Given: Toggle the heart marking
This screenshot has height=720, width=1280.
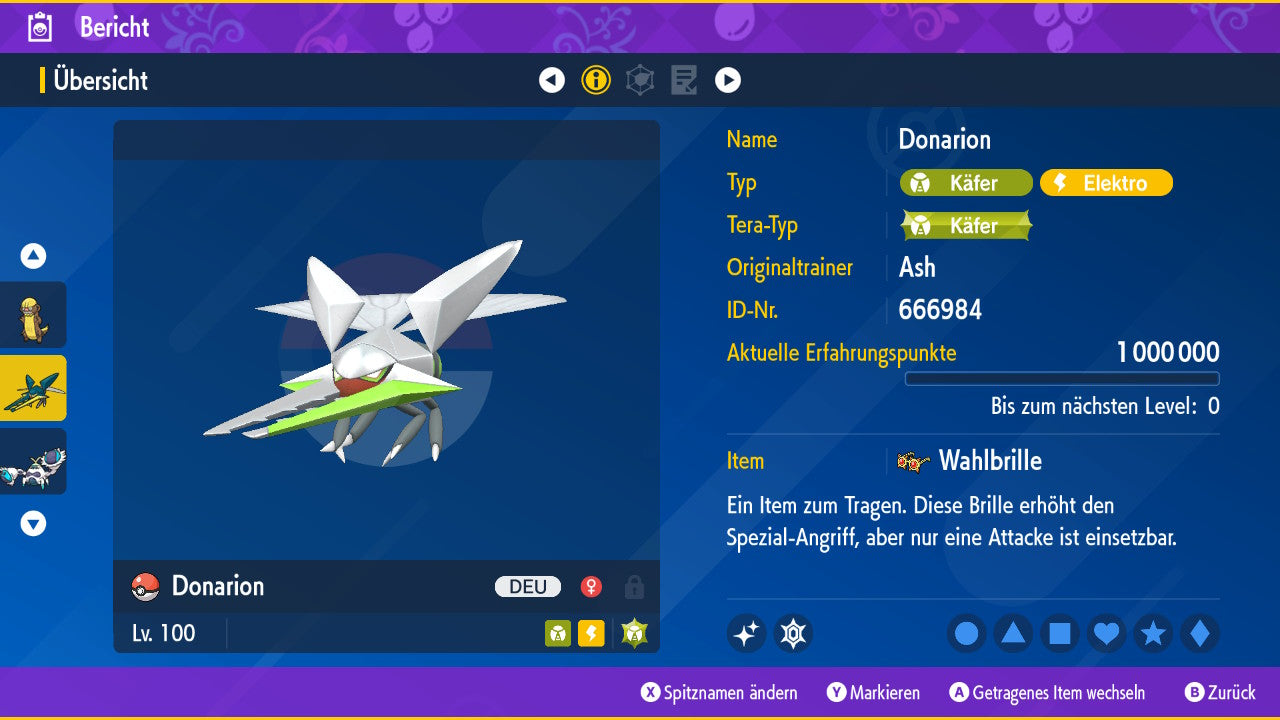Looking at the screenshot, I should click(1107, 633).
